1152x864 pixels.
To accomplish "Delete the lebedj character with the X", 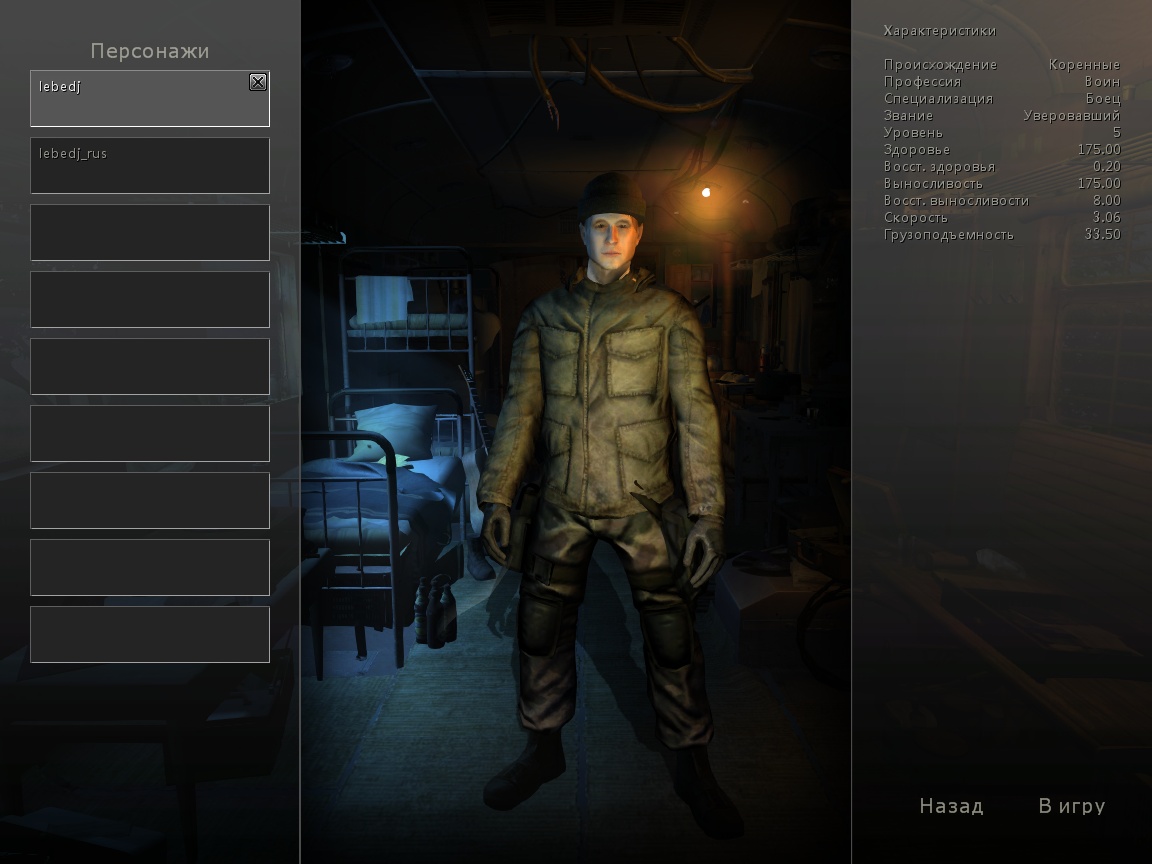I will click(x=258, y=83).
